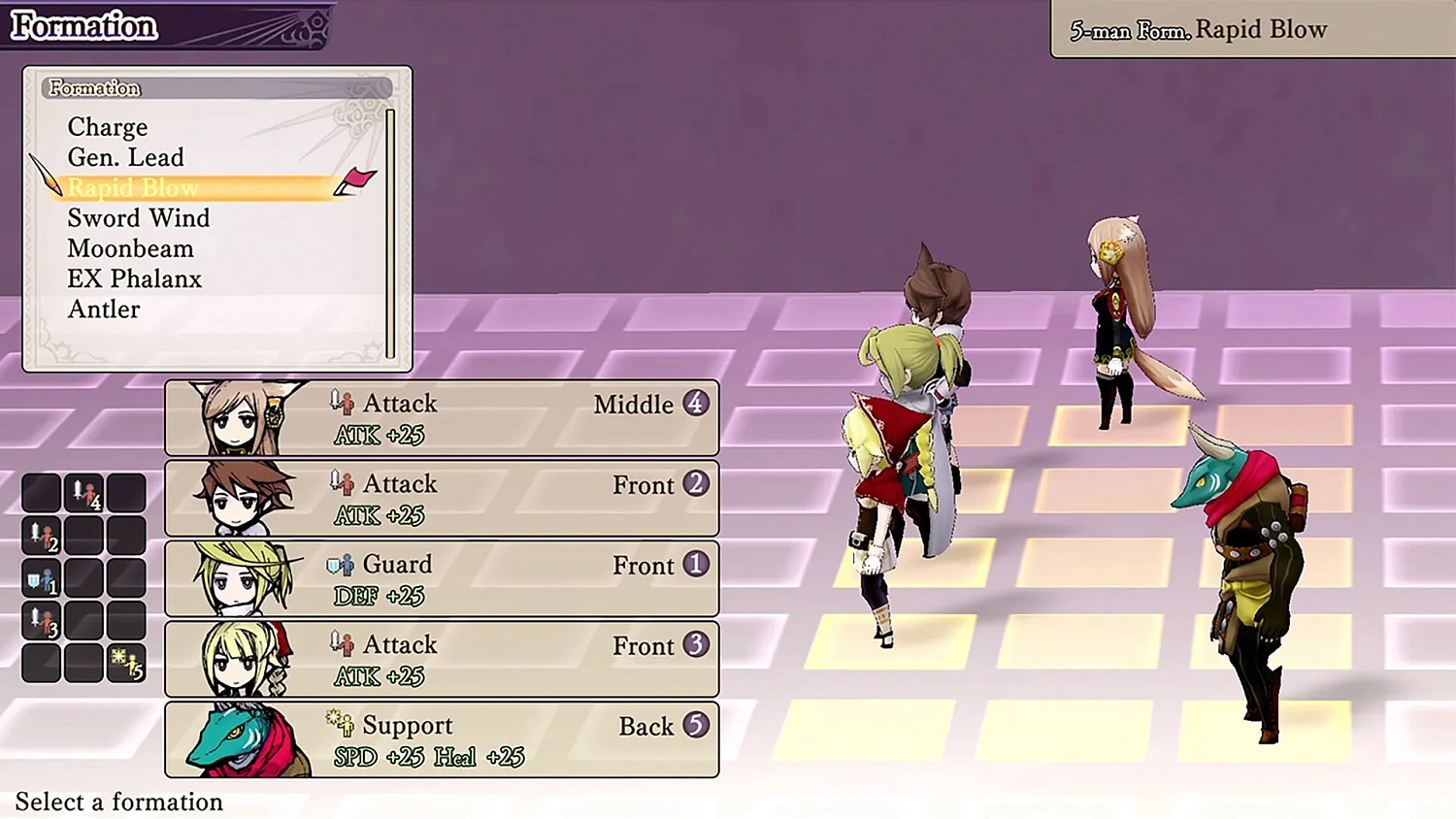Choose the Sword Wind formation
Screen dimensions: 1456x819
click(x=138, y=217)
